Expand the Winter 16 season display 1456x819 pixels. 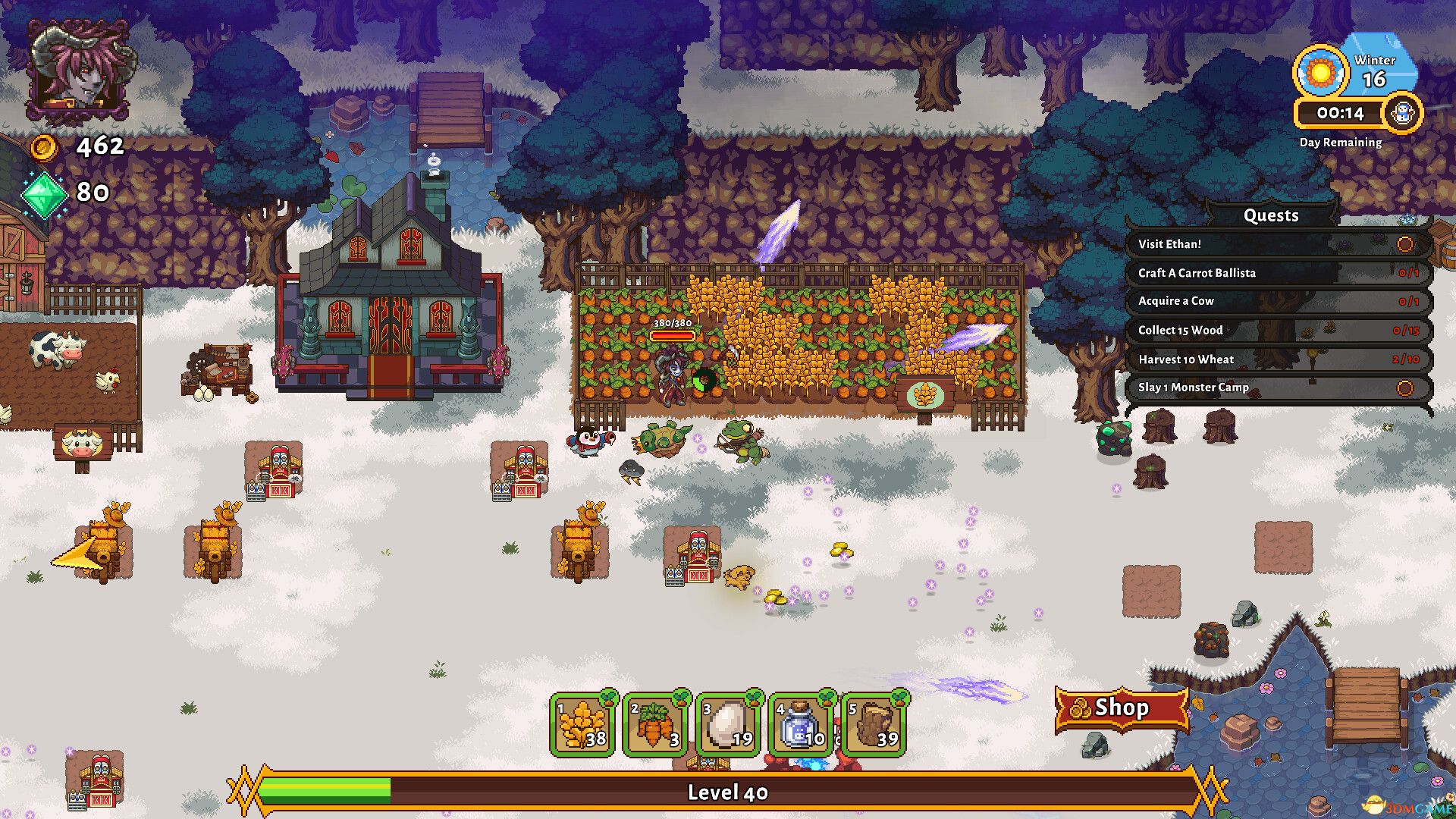pos(1376,68)
